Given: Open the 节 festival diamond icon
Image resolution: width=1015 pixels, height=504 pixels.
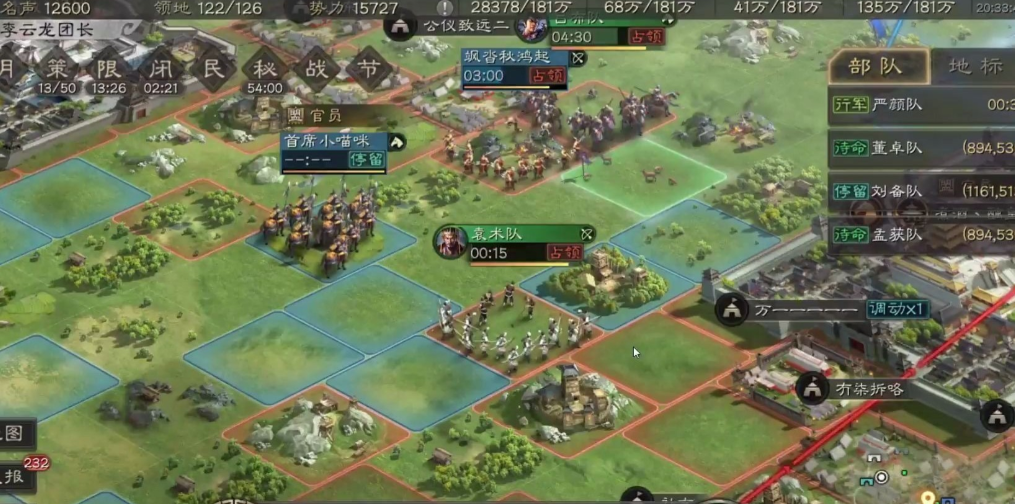Looking at the screenshot, I should coord(368,70).
